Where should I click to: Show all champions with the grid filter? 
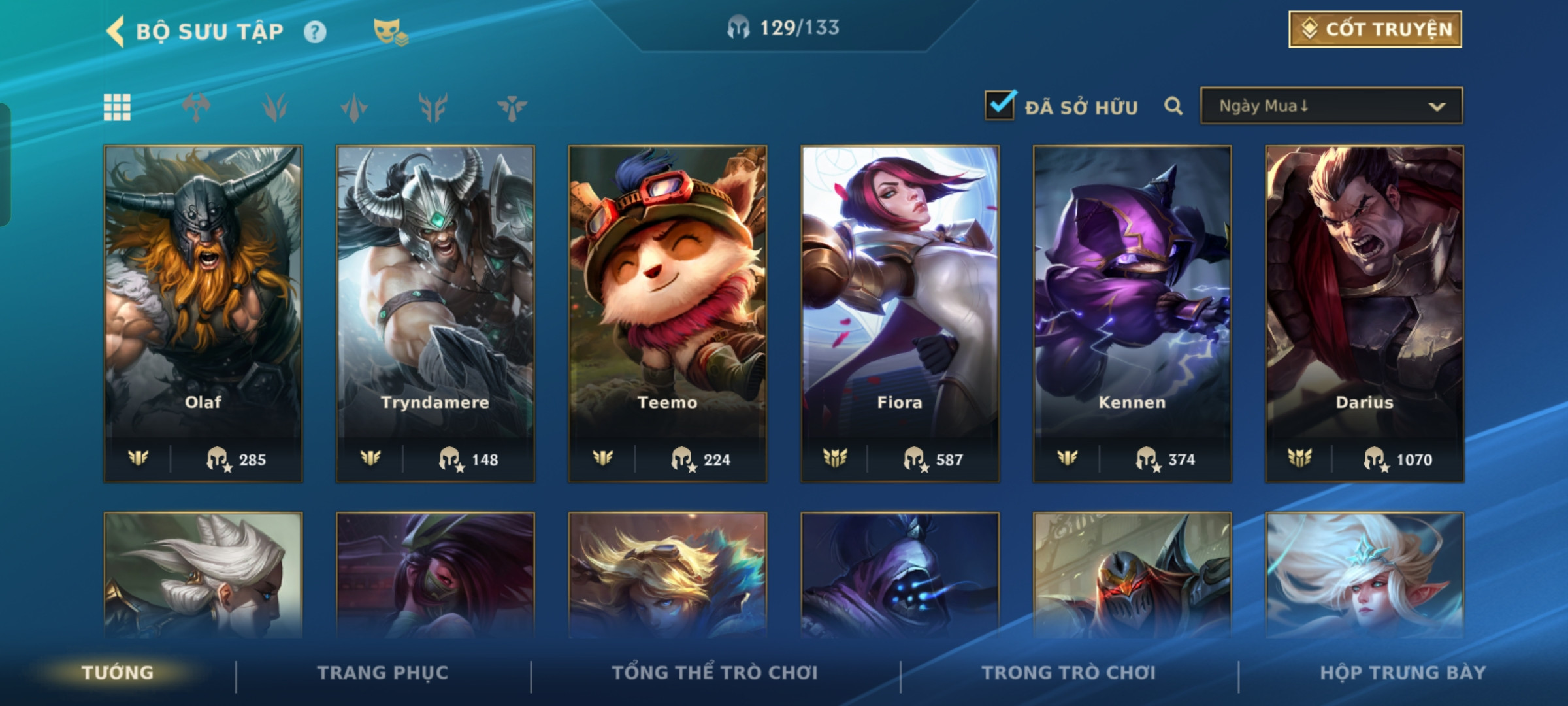[x=117, y=107]
